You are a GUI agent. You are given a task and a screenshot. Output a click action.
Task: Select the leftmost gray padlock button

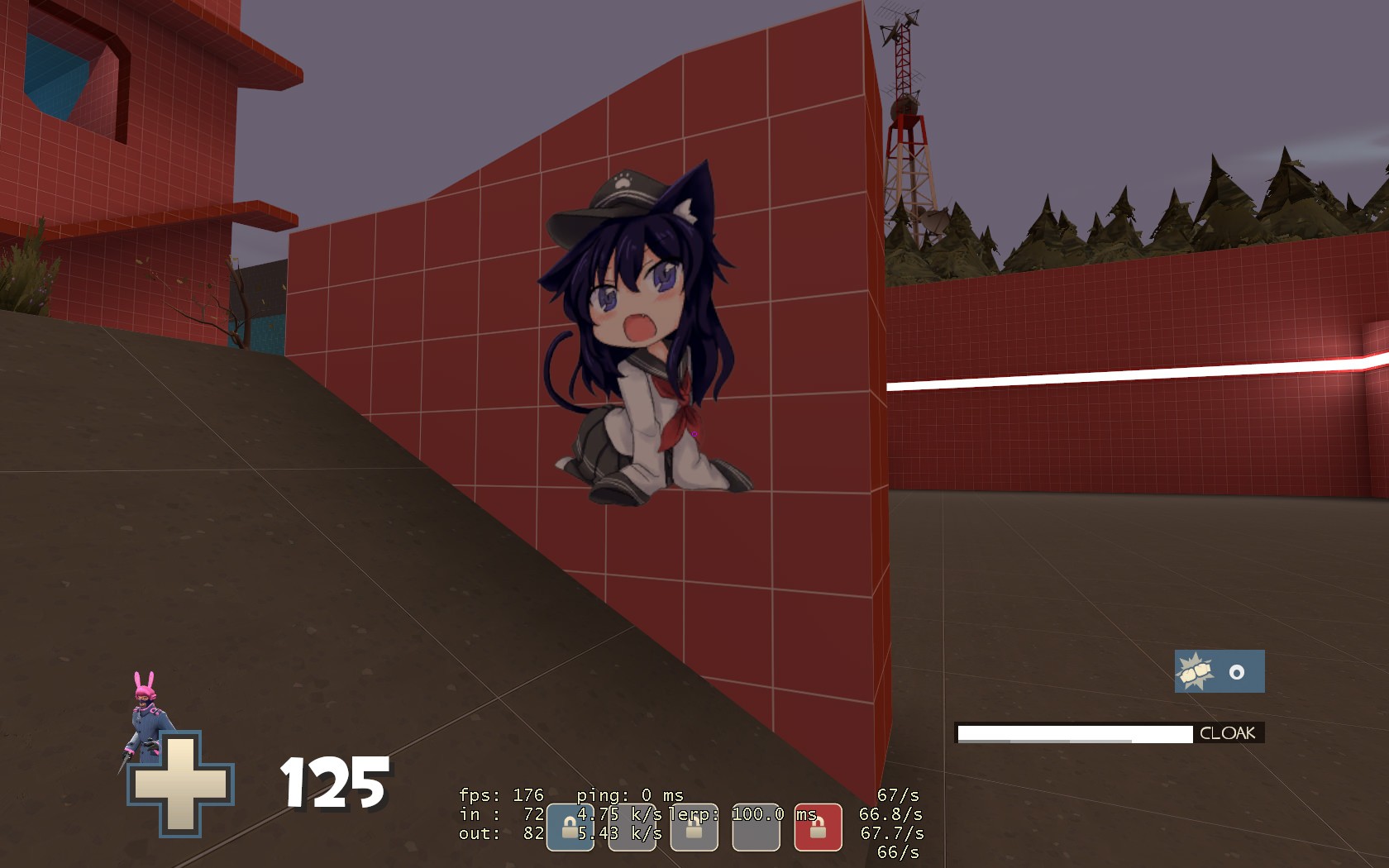[x=631, y=826]
